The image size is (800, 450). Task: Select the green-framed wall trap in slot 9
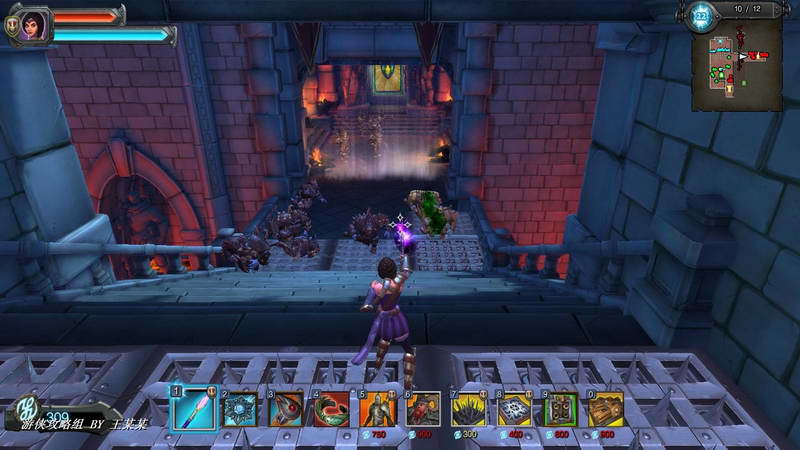coord(561,408)
